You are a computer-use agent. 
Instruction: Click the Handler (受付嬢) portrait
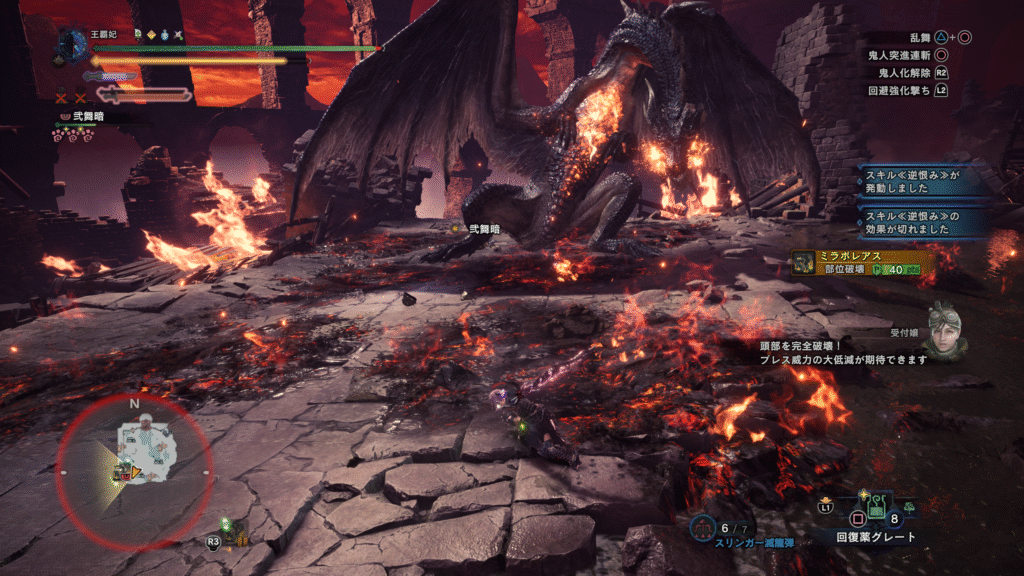coord(945,331)
